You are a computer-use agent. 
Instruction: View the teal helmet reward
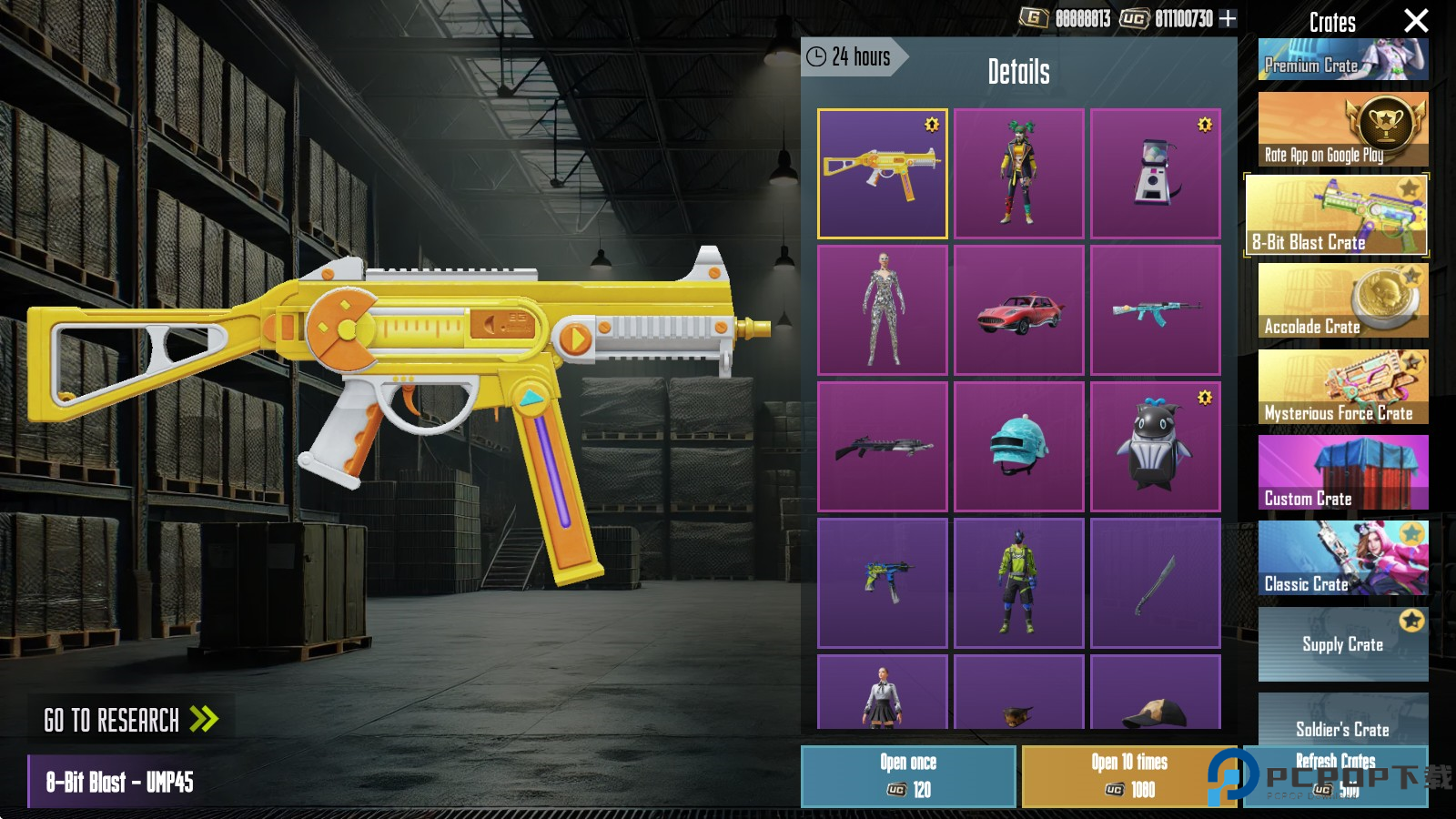[1018, 447]
